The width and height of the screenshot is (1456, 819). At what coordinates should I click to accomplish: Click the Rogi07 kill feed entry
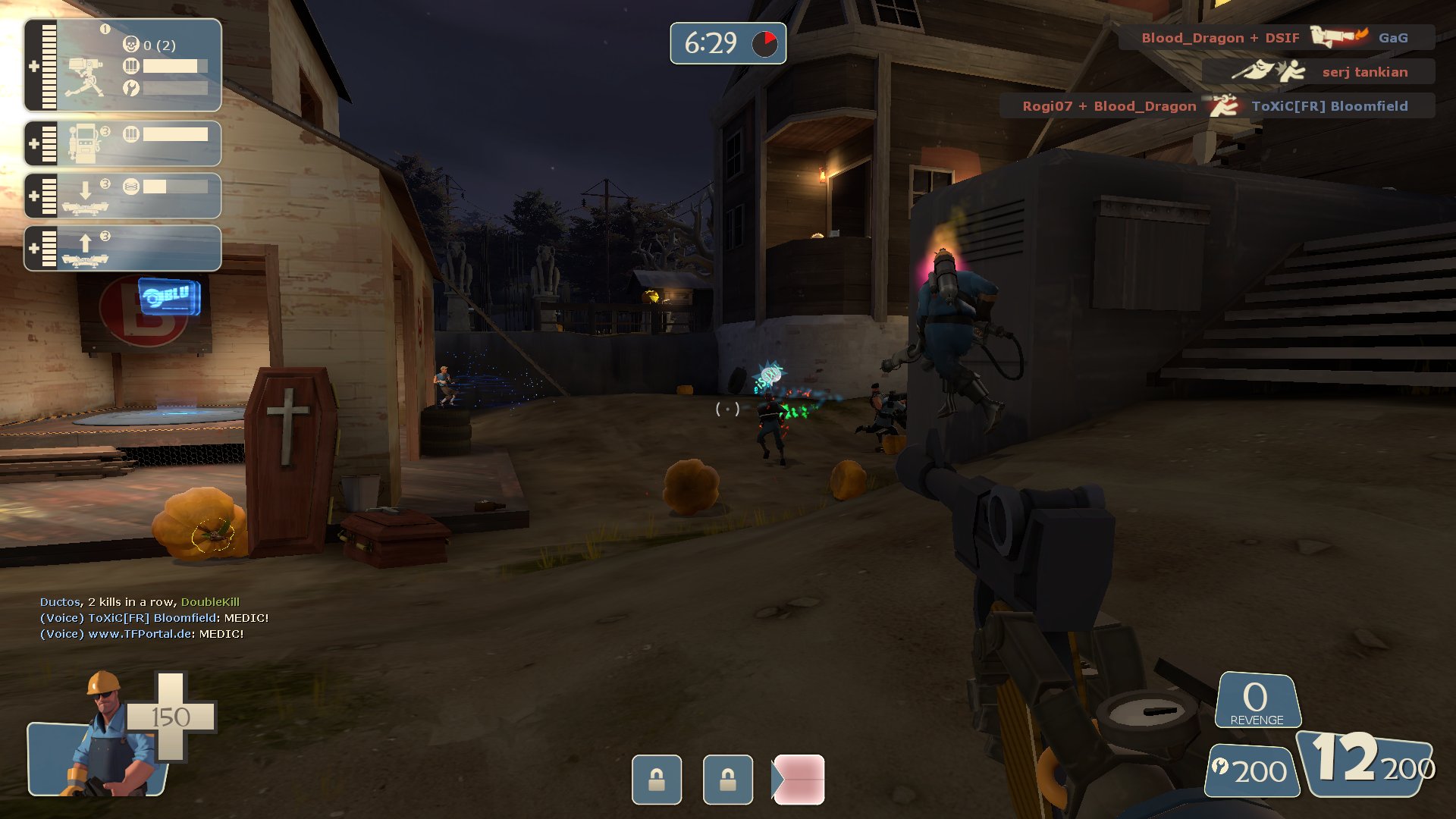pos(1216,106)
